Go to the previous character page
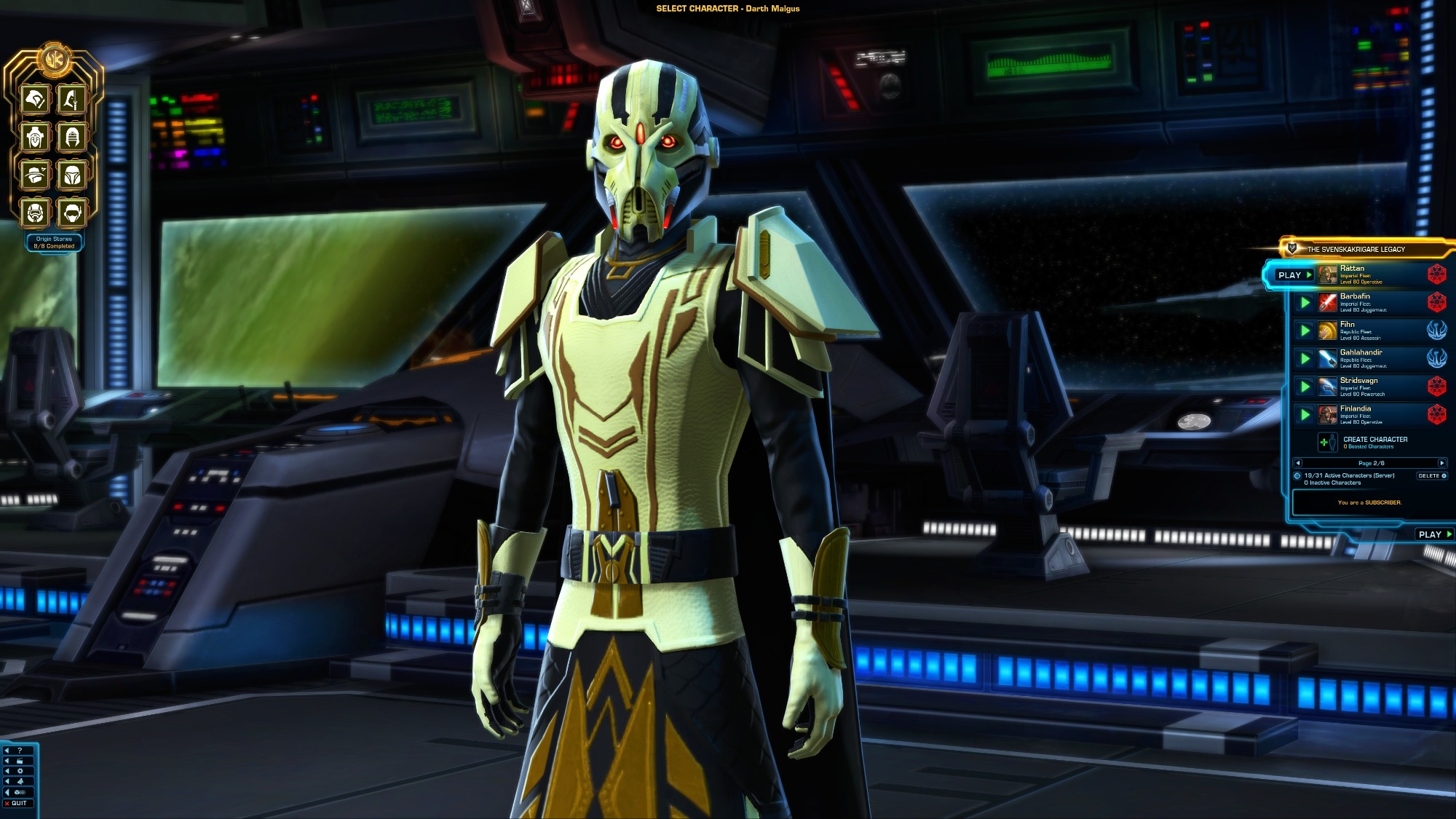The width and height of the screenshot is (1456, 819). [x=1298, y=463]
